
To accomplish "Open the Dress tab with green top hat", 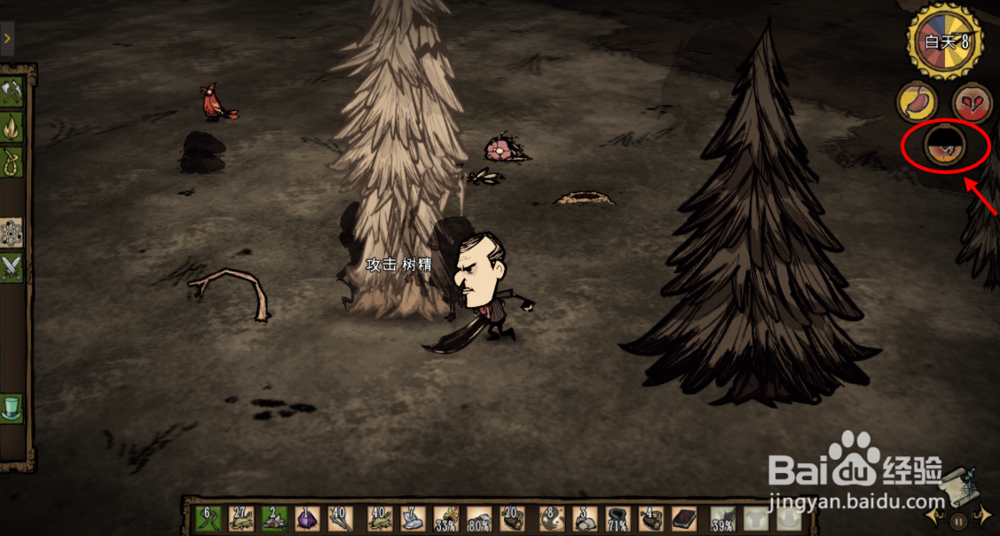I will [12, 406].
